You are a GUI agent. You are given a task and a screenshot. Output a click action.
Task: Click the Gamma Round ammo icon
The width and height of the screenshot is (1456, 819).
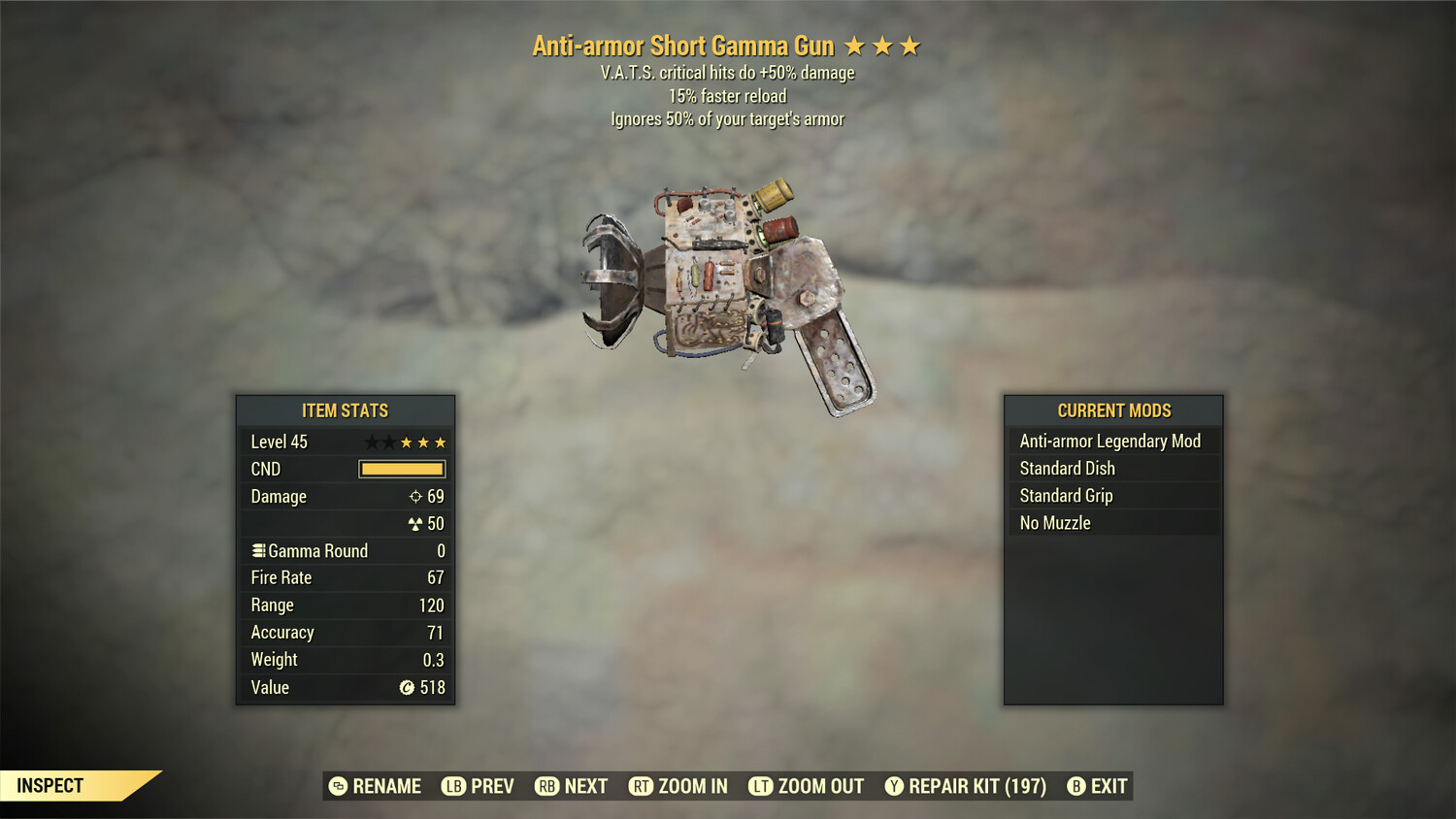[258, 550]
